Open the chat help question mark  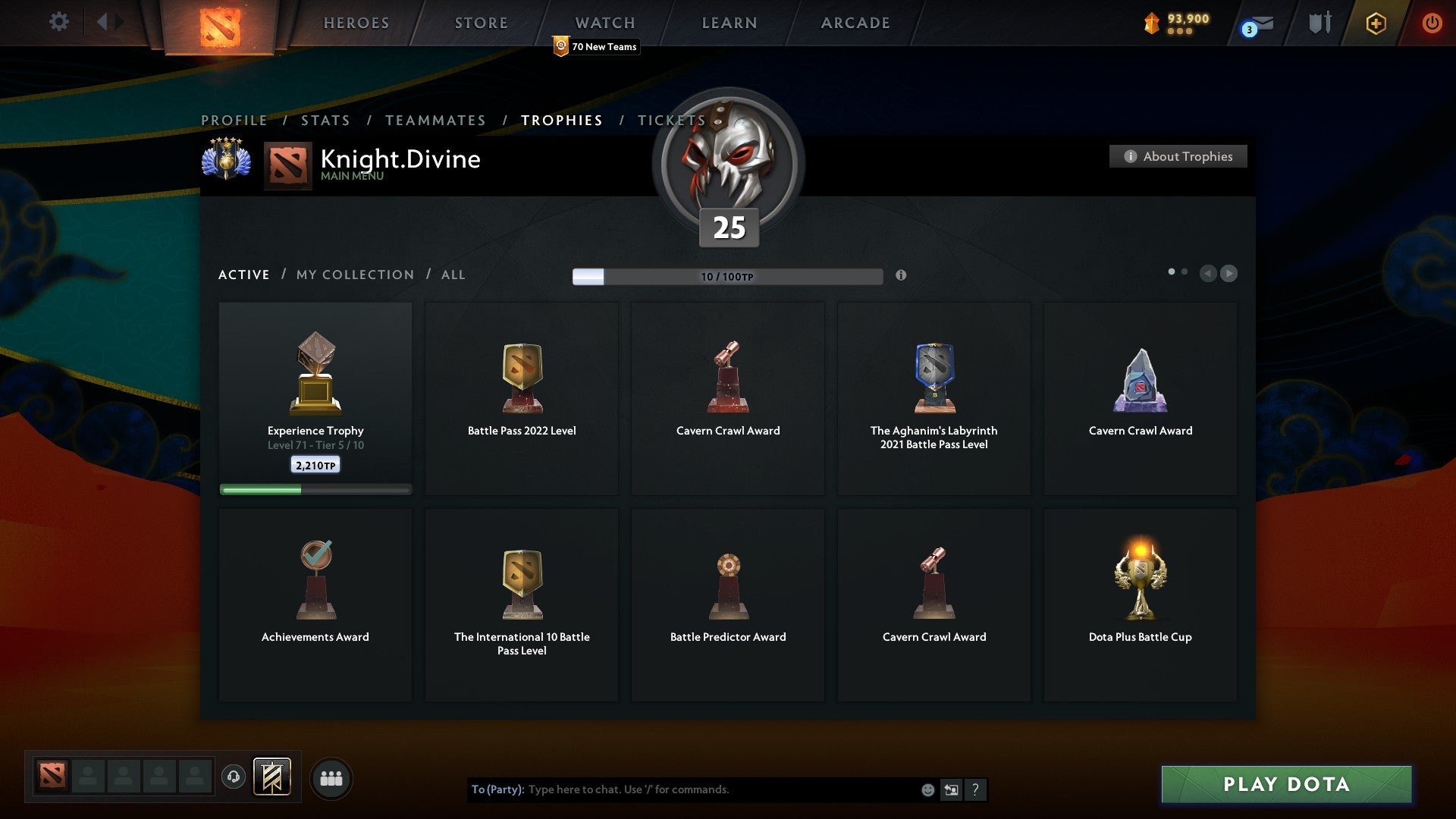[x=974, y=789]
